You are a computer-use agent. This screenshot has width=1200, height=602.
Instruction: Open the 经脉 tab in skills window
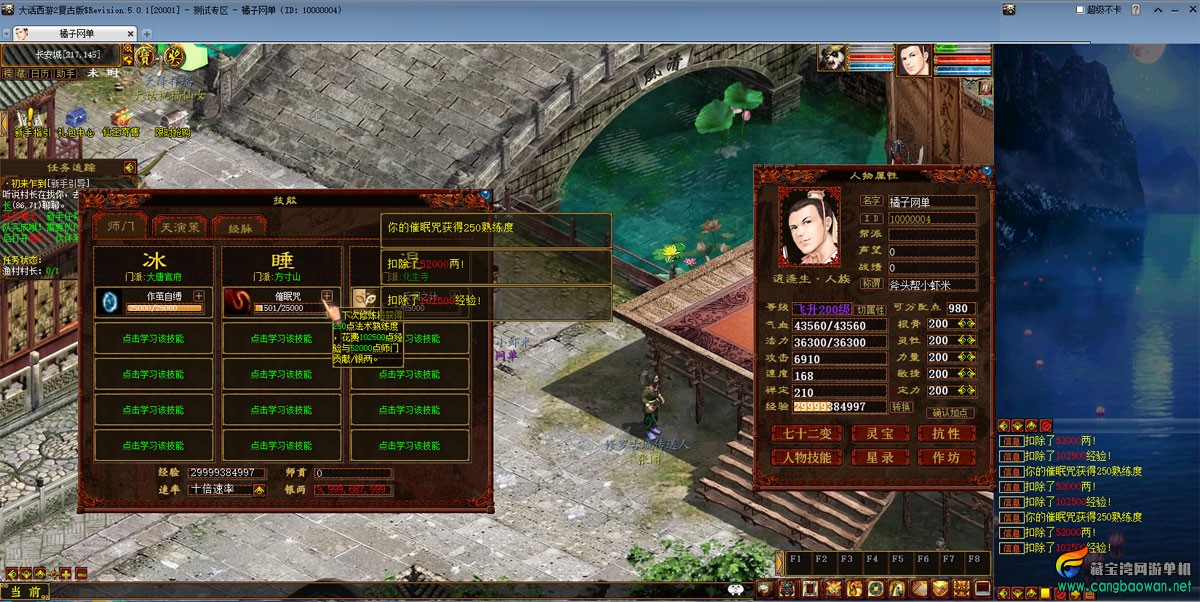pos(240,227)
